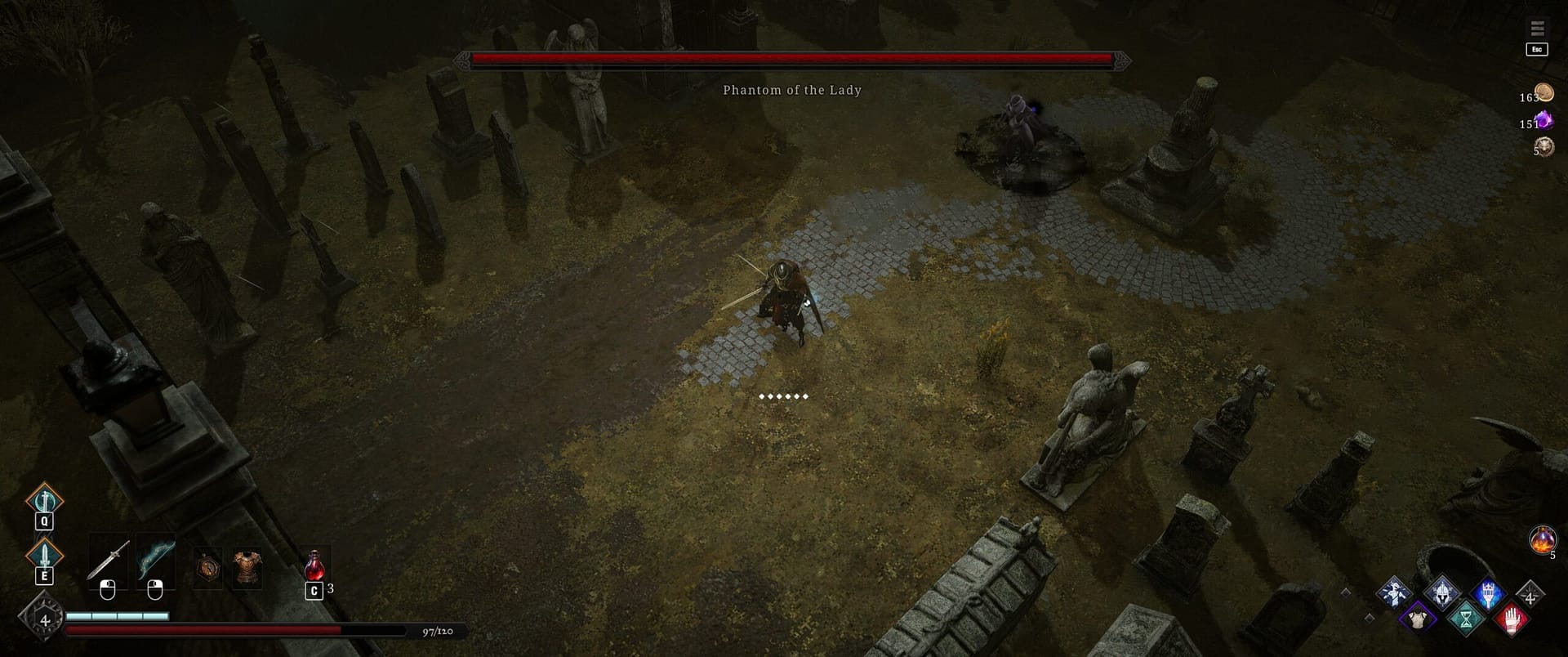Click the Phantom of the Lady name label
The width and height of the screenshot is (1568, 657).
(792, 90)
